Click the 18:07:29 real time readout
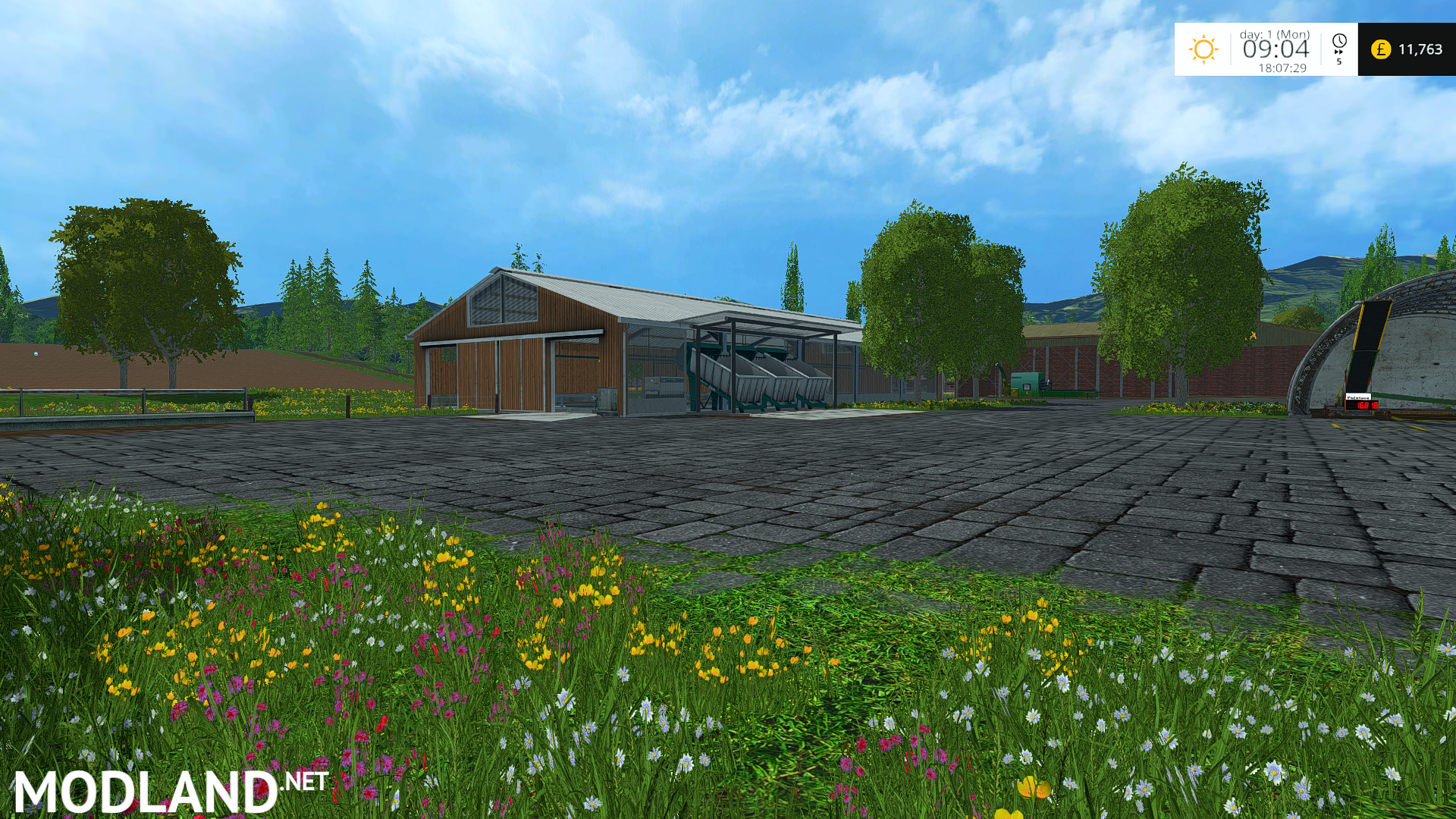Viewport: 1456px width, 819px height. tap(1283, 67)
